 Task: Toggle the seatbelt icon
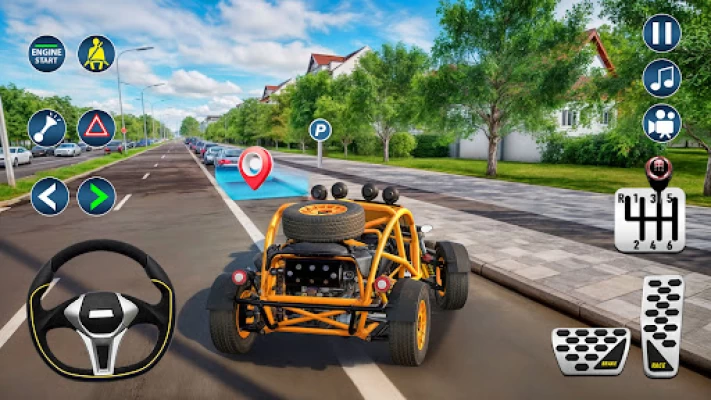(x=97, y=53)
